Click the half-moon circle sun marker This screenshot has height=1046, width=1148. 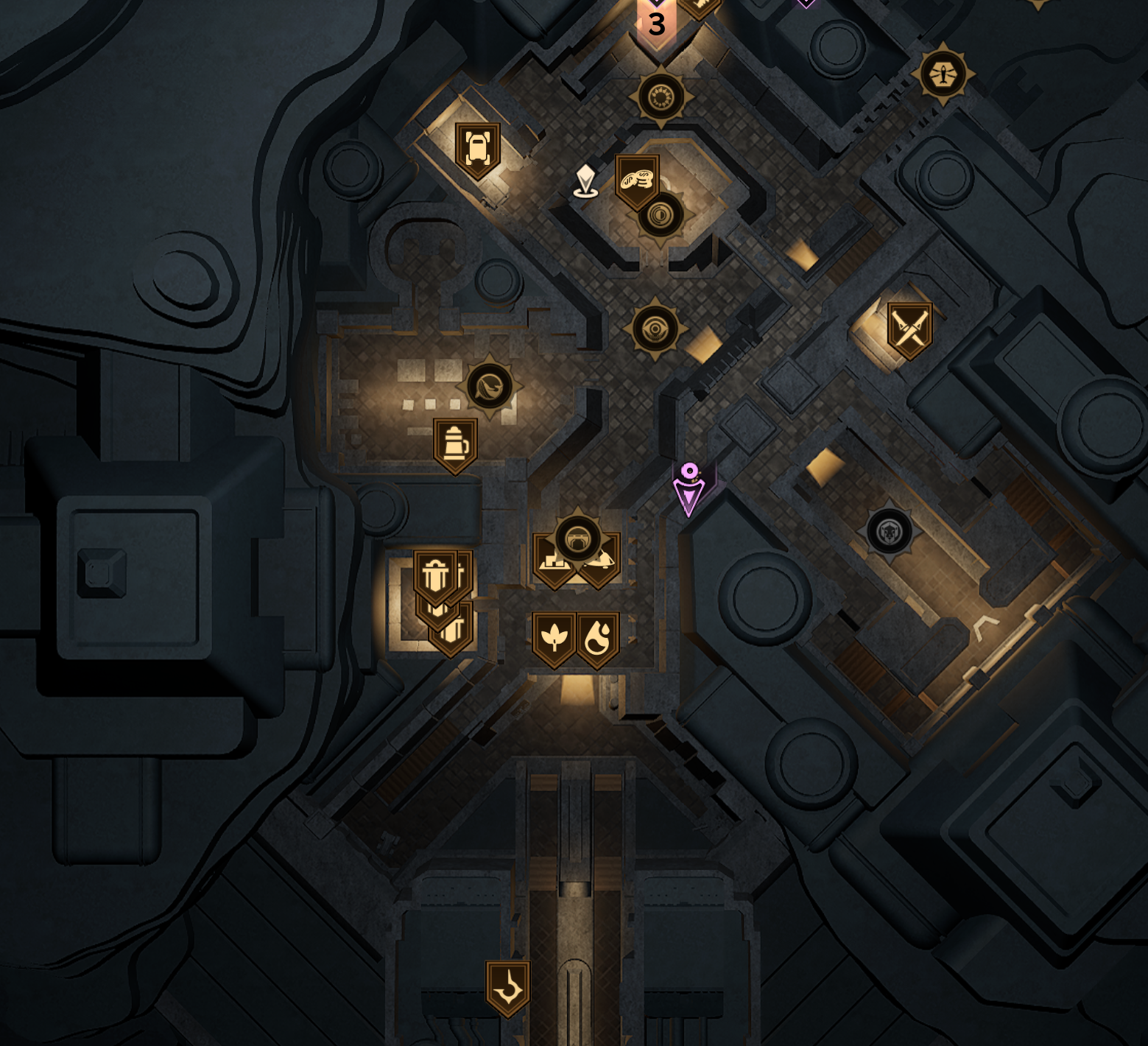[661, 215]
